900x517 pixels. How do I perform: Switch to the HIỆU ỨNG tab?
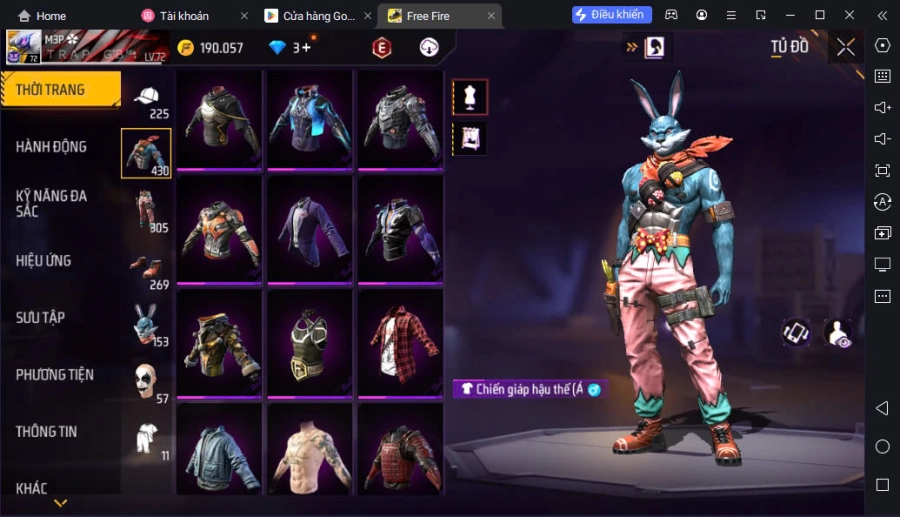pyautogui.click(x=44, y=261)
